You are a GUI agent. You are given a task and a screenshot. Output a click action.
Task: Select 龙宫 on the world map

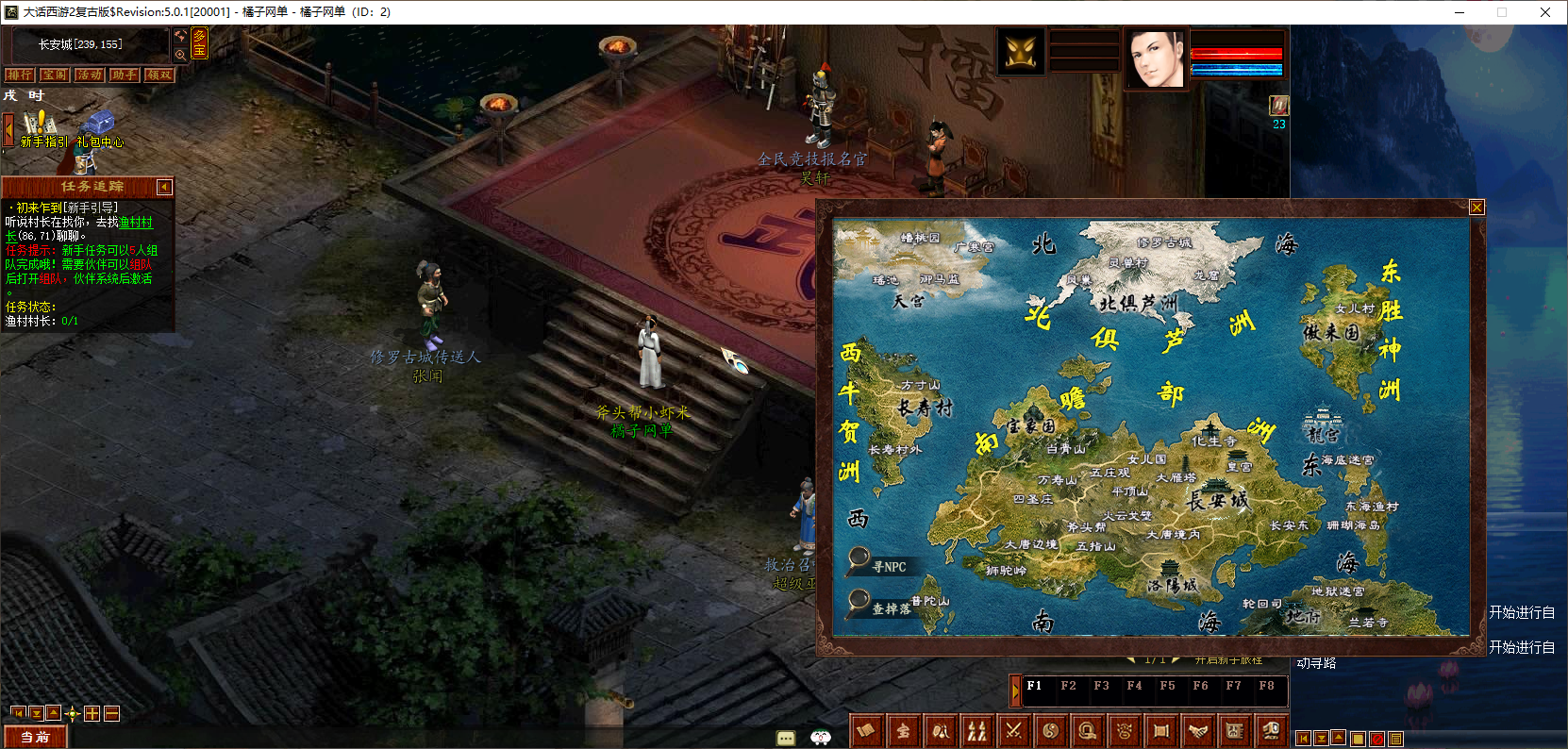coord(1323,433)
